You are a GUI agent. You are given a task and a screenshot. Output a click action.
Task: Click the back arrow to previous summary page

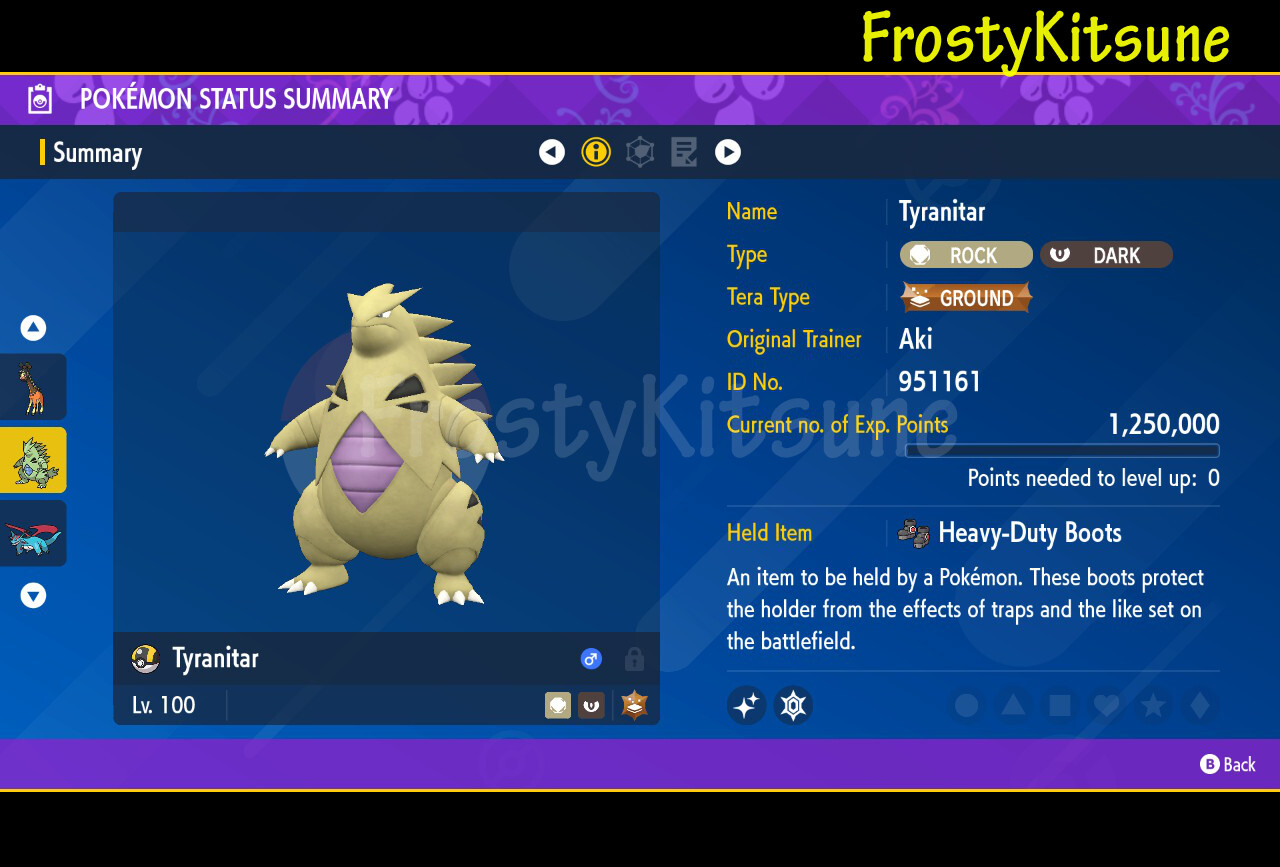pos(552,152)
